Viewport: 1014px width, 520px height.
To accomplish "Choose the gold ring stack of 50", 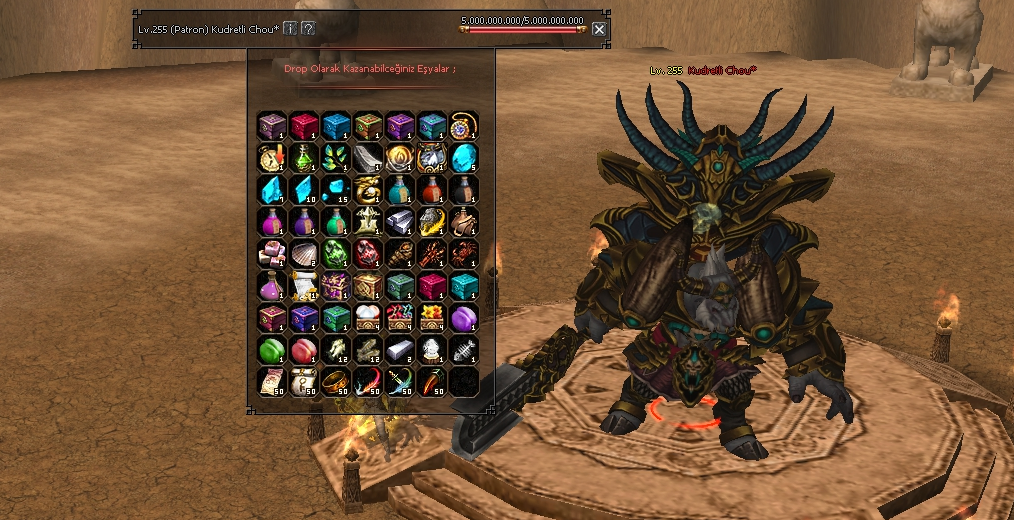I will coord(336,381).
